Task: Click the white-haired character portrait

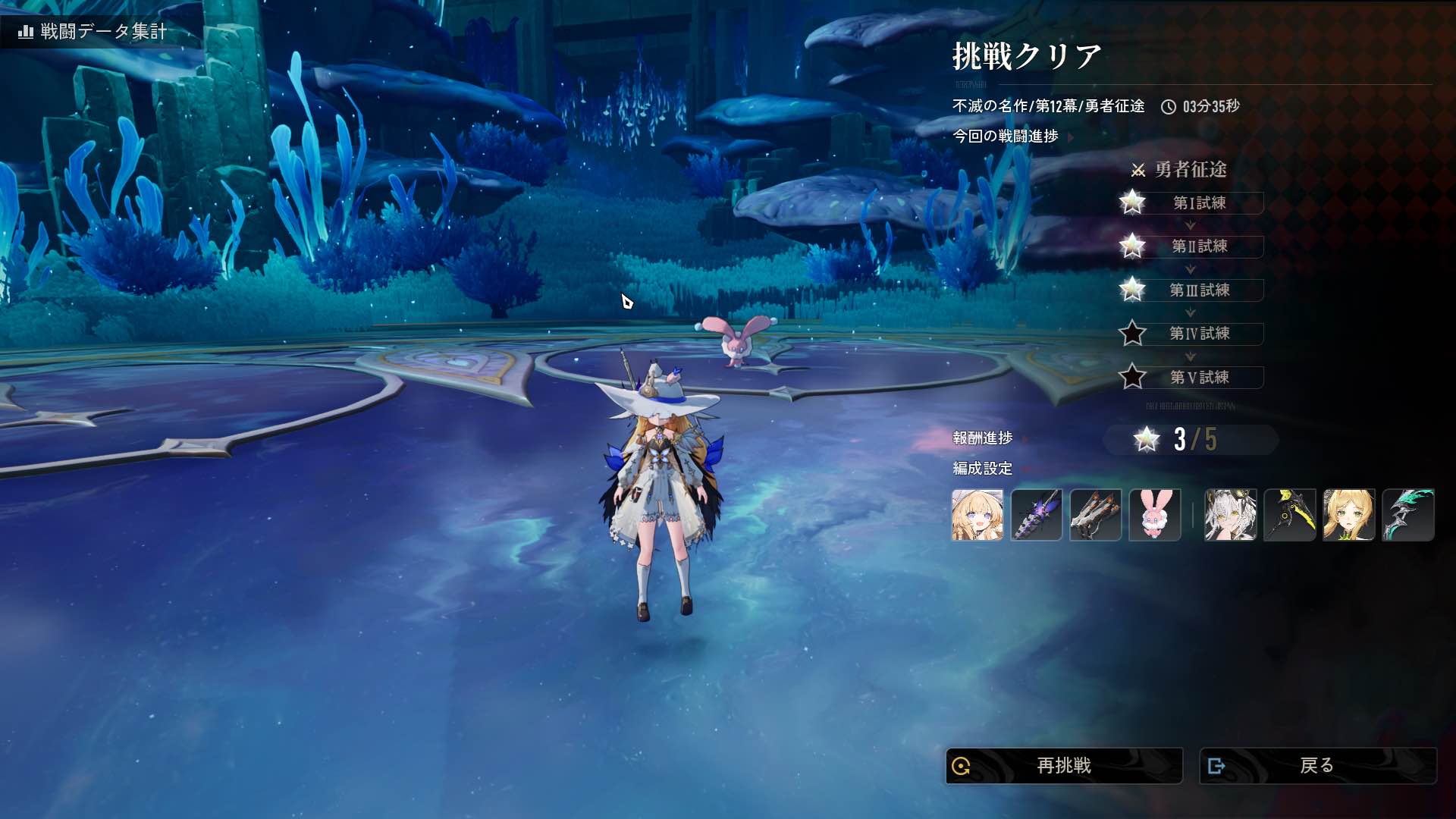Action: point(1230,515)
